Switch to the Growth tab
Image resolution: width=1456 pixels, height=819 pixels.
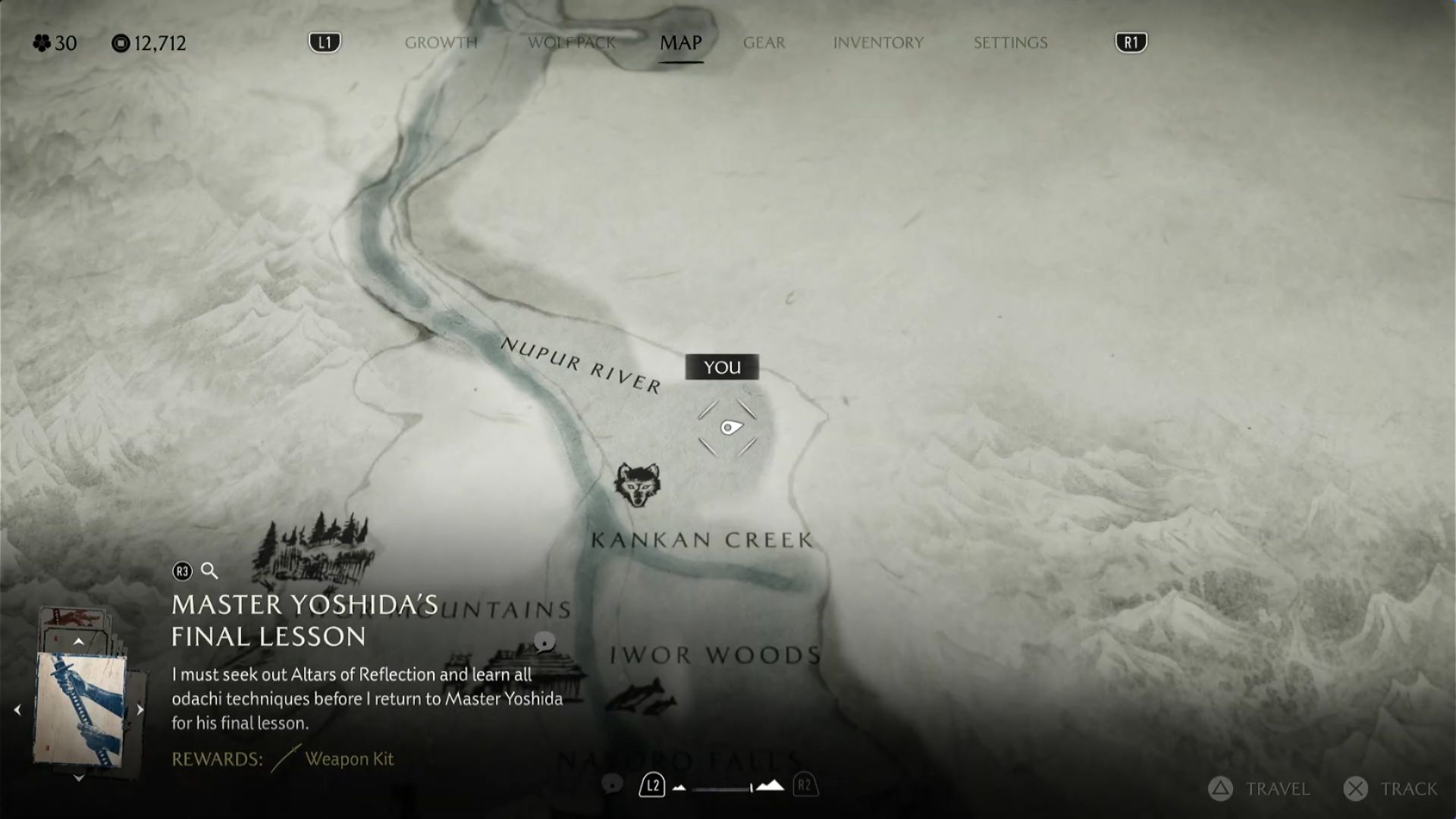coord(441,42)
